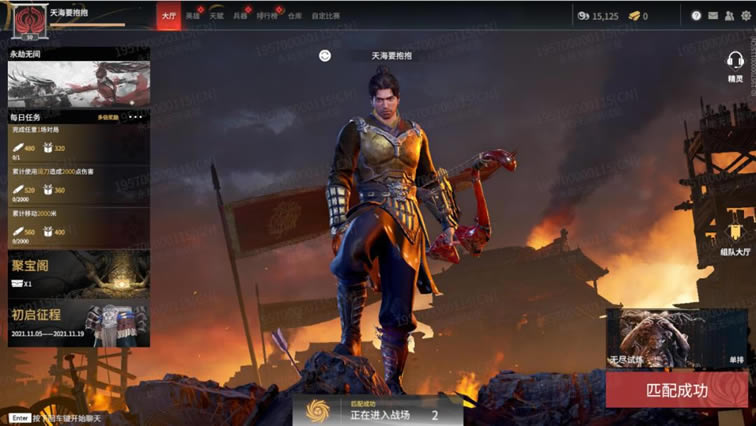Open the 仓库 warehouse tab
The image size is (756, 426).
294,16
